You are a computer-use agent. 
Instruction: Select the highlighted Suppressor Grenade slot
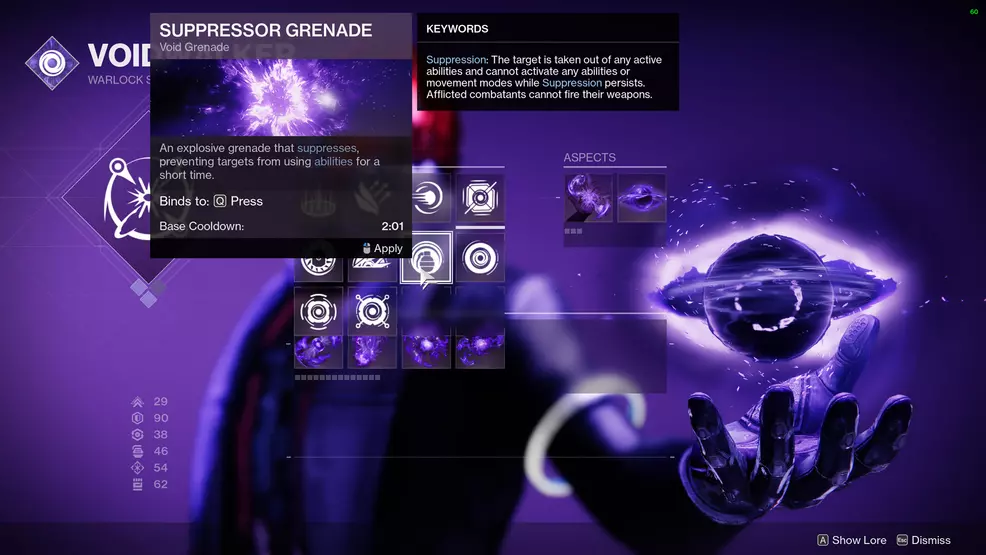tap(426, 258)
